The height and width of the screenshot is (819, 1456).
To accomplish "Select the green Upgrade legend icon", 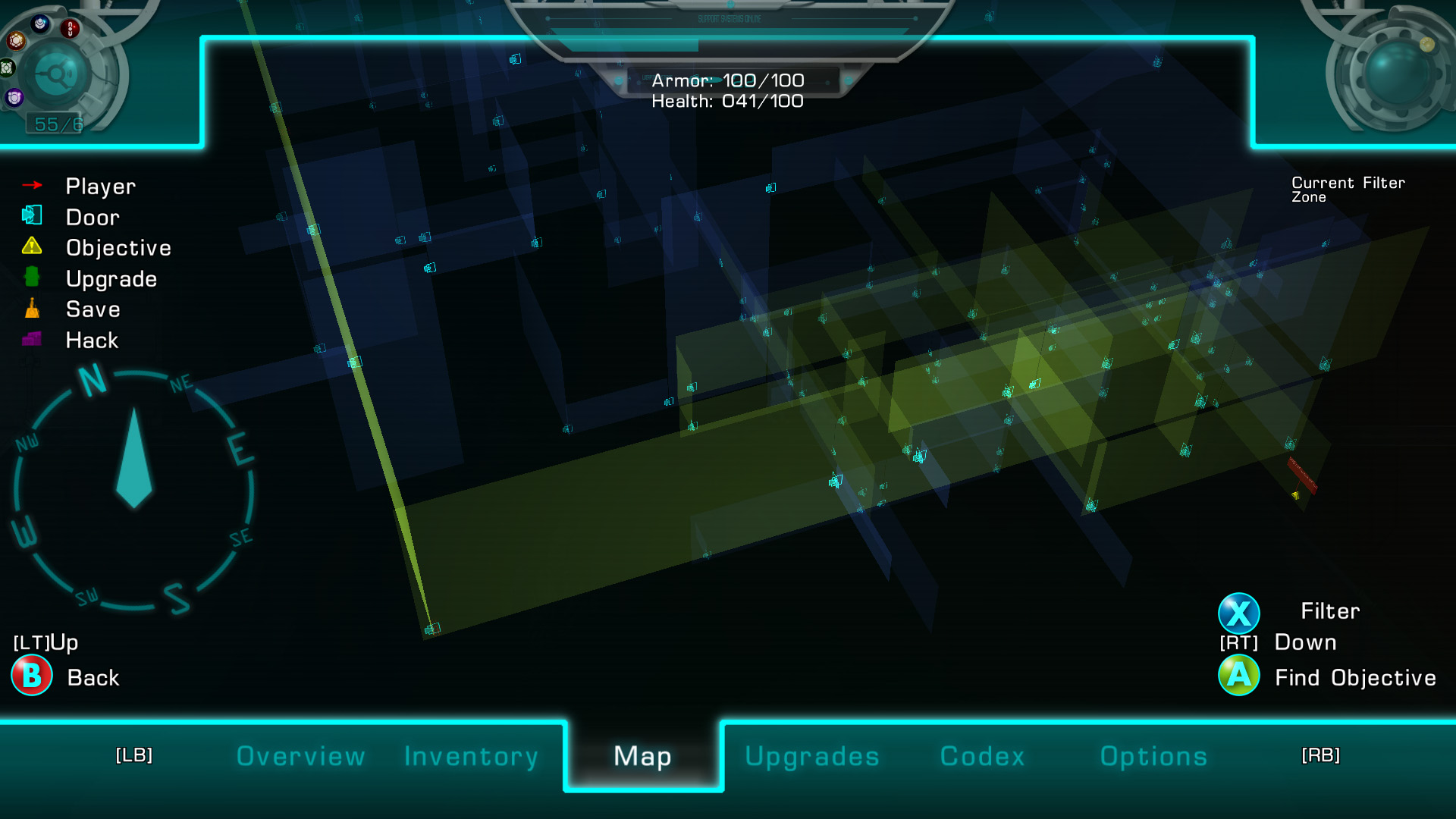I will (x=32, y=277).
